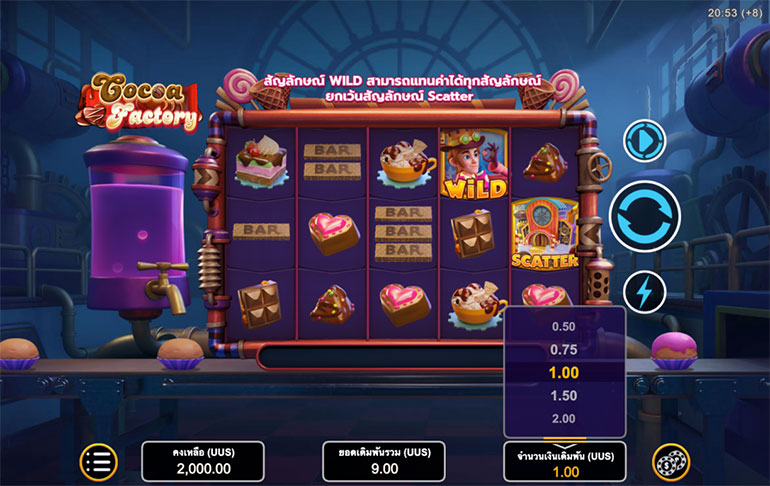The width and height of the screenshot is (770, 486).
Task: Open the hamburger menu icon
Action: click(x=98, y=461)
